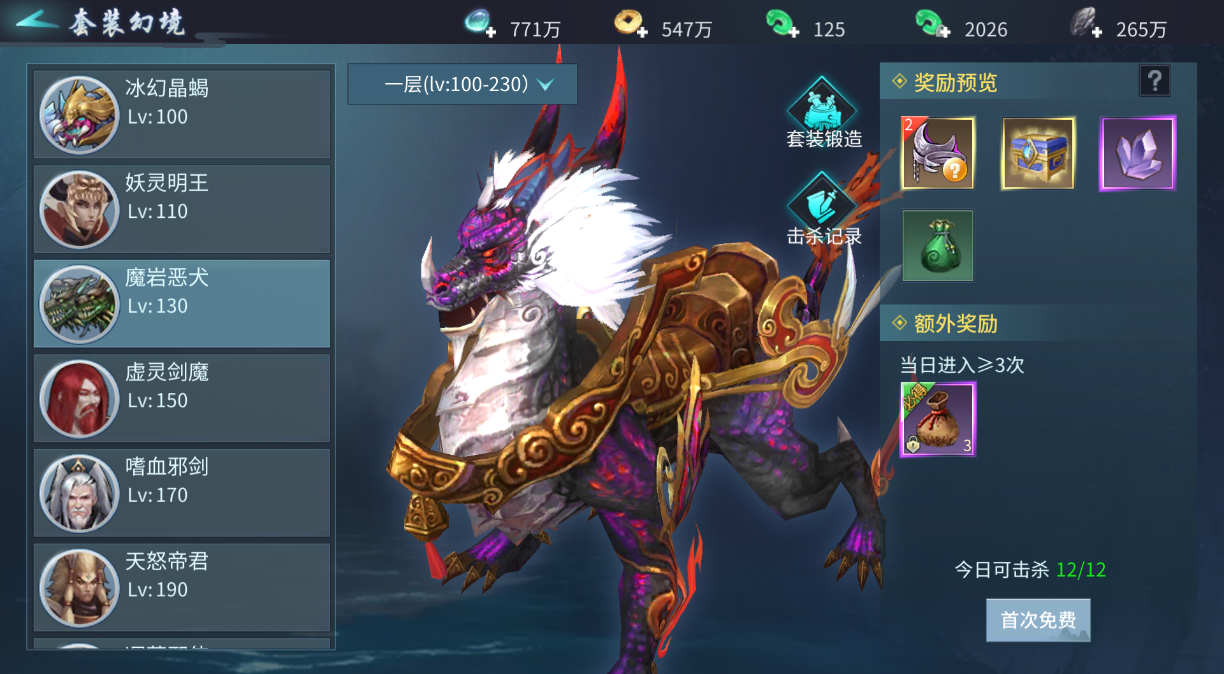This screenshot has height=674, width=1224.
Task: Check the green money pouch reward
Action: coord(938,245)
